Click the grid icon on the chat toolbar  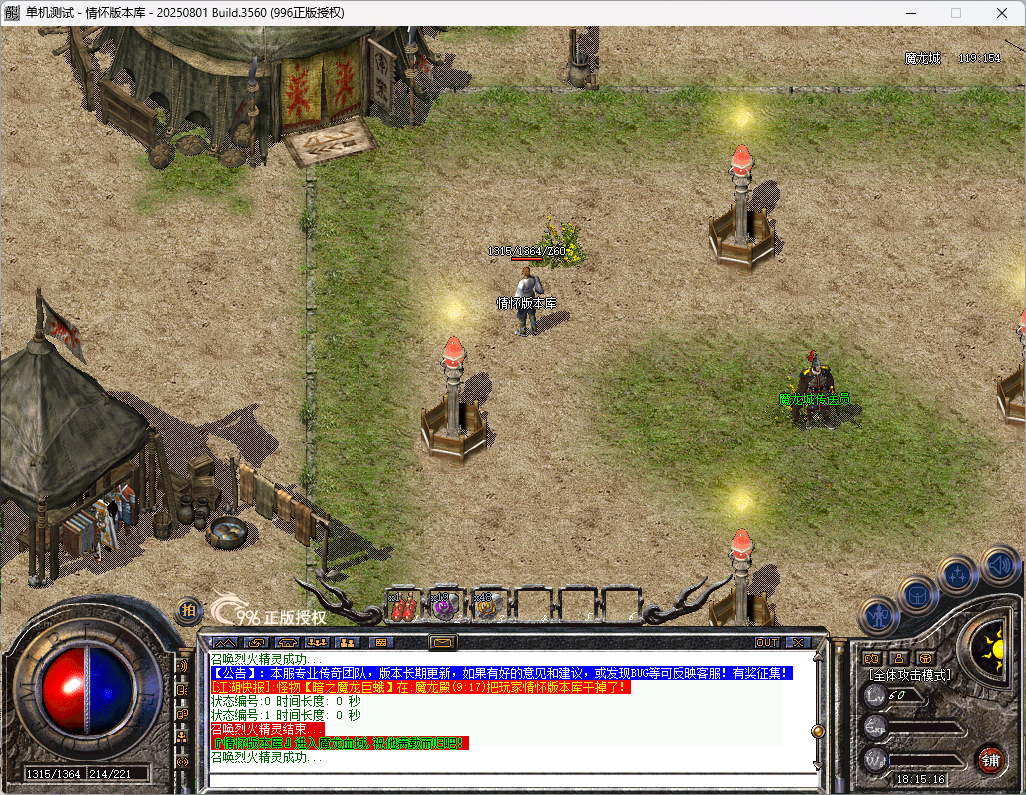pos(381,642)
